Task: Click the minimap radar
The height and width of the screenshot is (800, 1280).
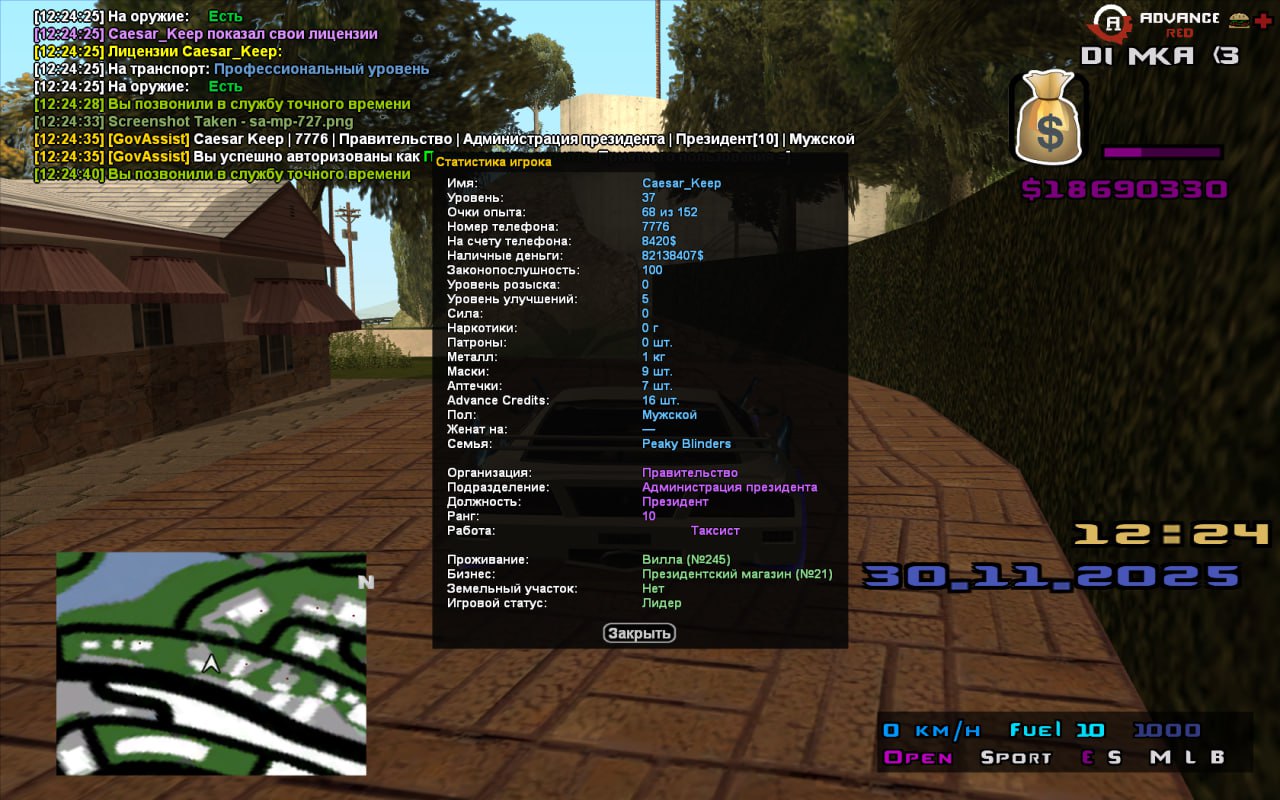Action: (211, 663)
